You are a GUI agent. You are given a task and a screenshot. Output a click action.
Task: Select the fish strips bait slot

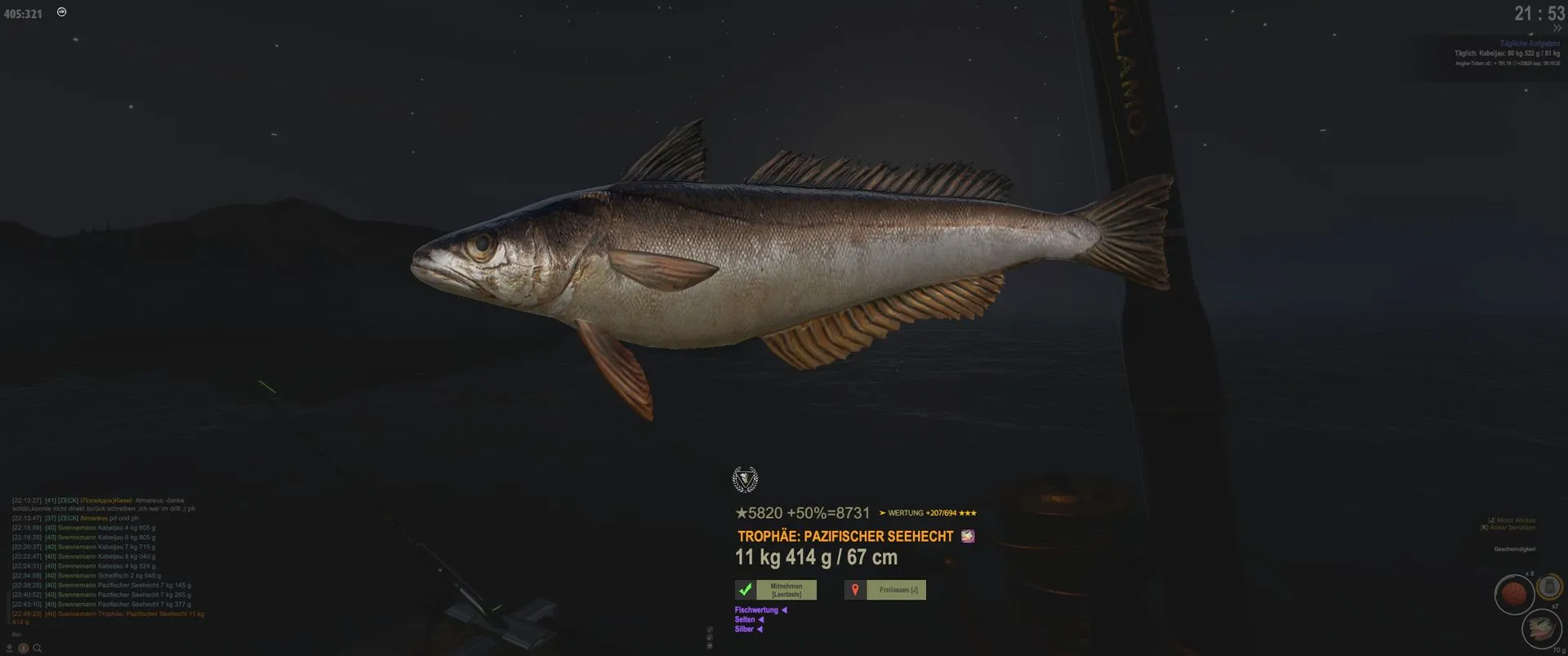[x=1541, y=627]
